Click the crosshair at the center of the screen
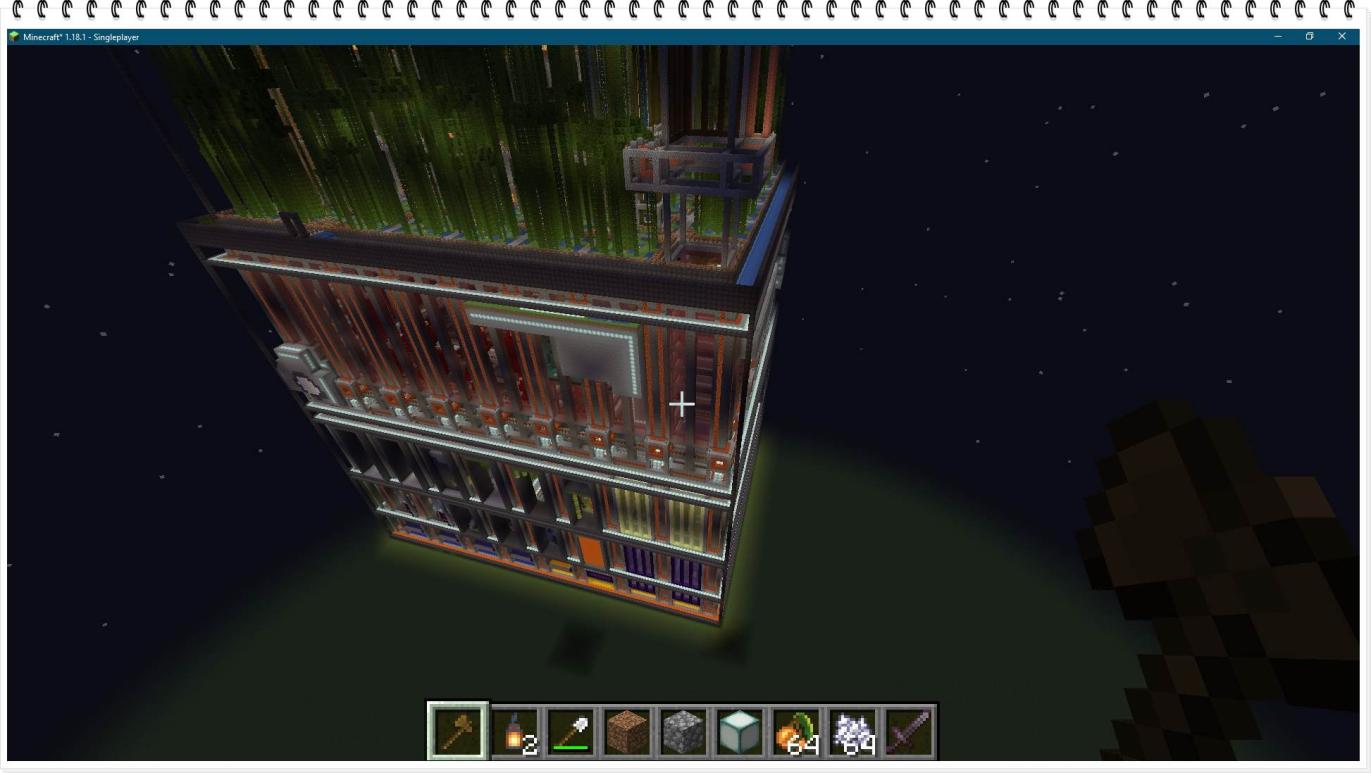The image size is (1371, 773). click(684, 404)
